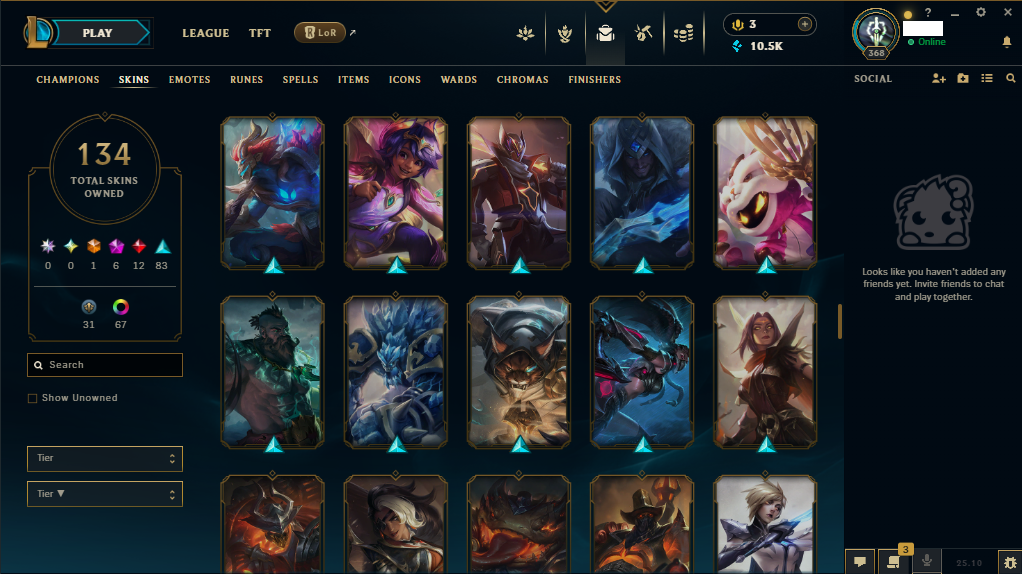Switch to the EMOTES tab

(x=189, y=80)
